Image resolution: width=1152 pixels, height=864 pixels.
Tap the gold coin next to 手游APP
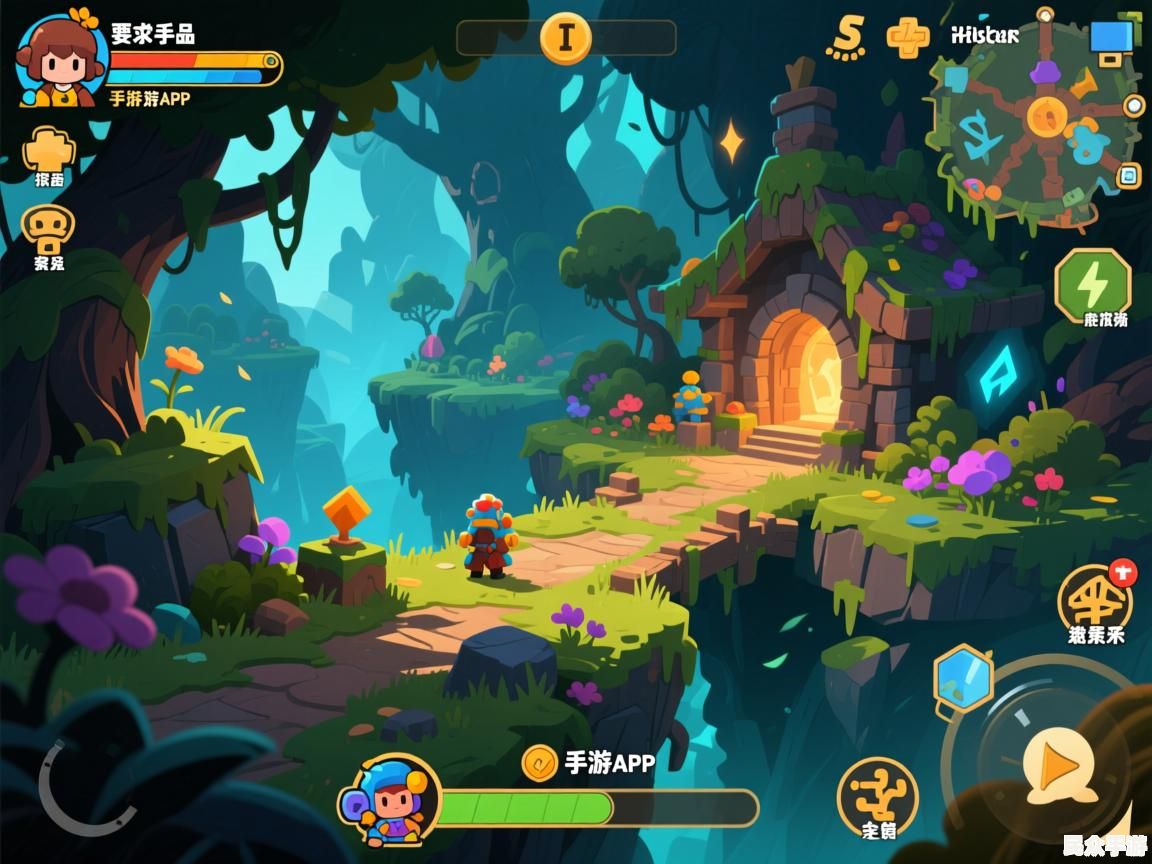tap(540, 763)
